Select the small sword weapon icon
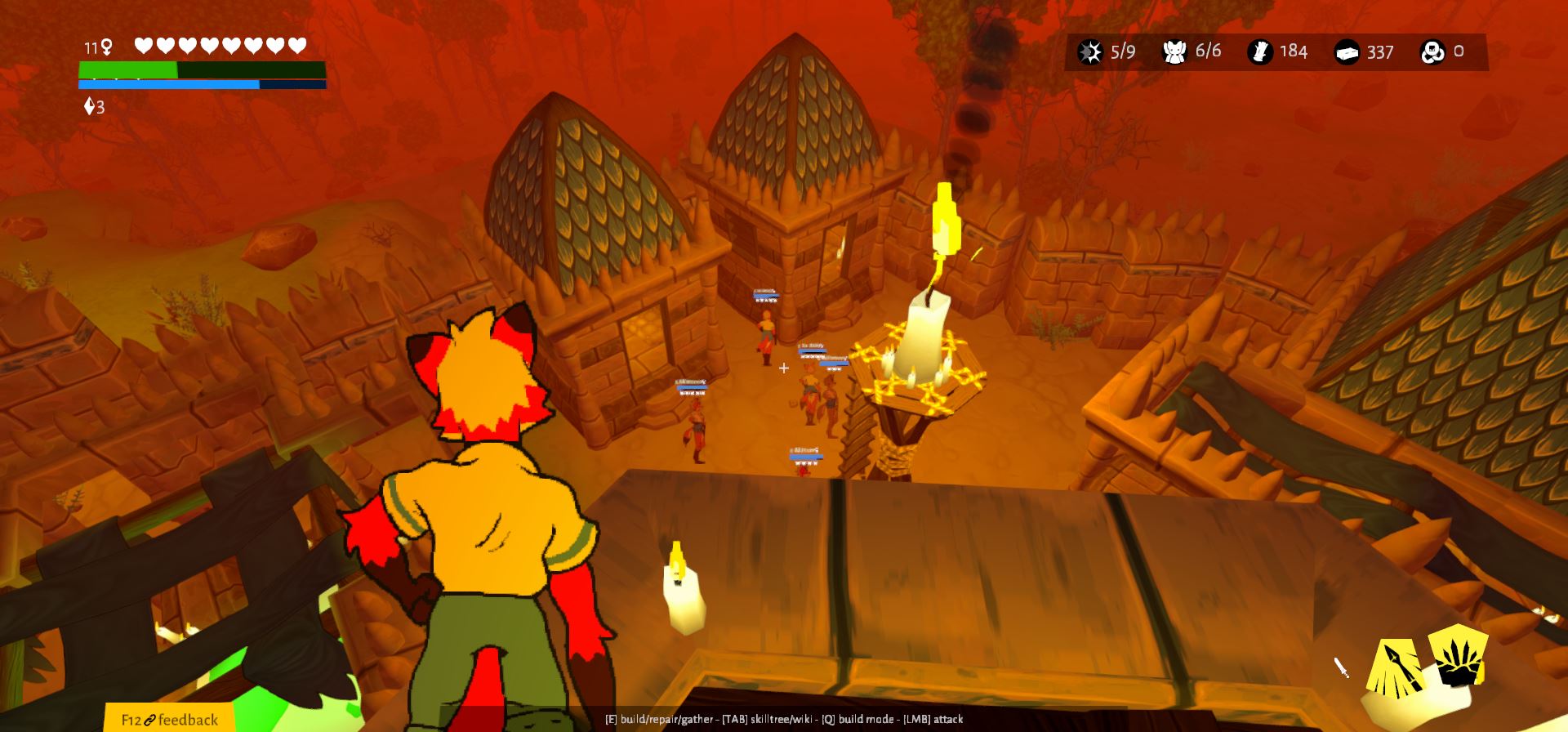The height and width of the screenshot is (732, 1568). 1341,667
